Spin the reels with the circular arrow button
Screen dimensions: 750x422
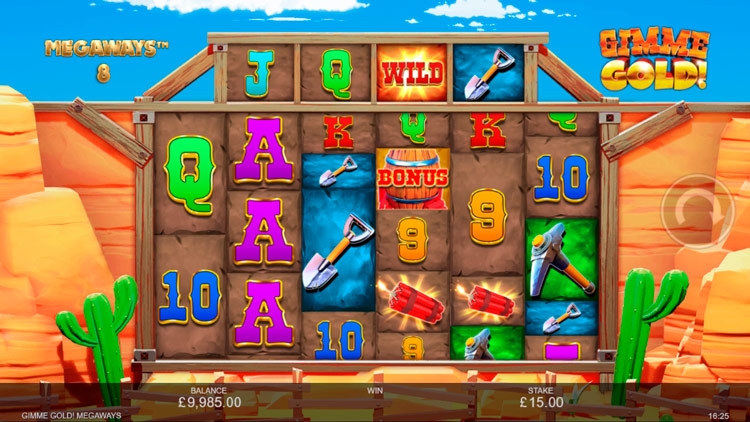[691, 213]
